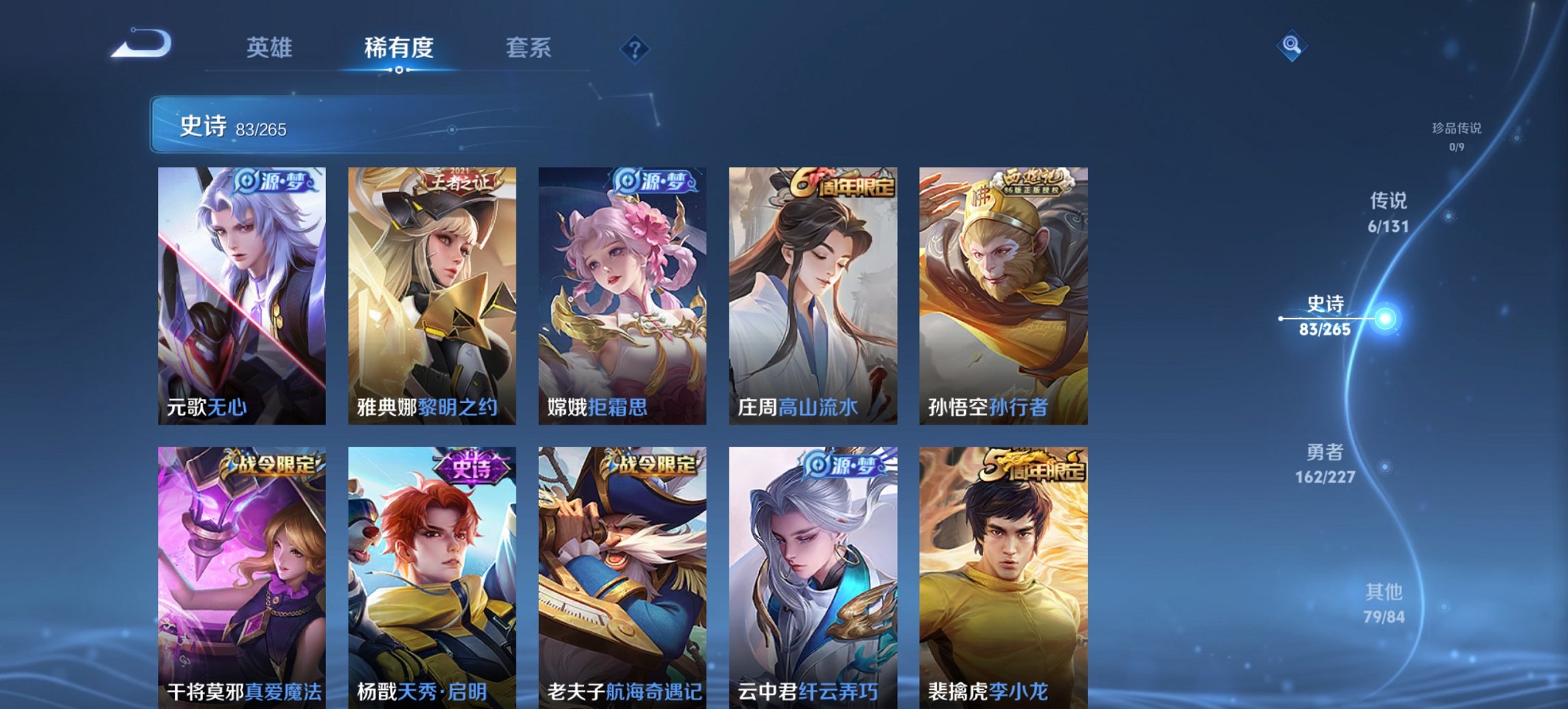Switch to the 套系 tab
1568x709 pixels.
pyautogui.click(x=528, y=48)
